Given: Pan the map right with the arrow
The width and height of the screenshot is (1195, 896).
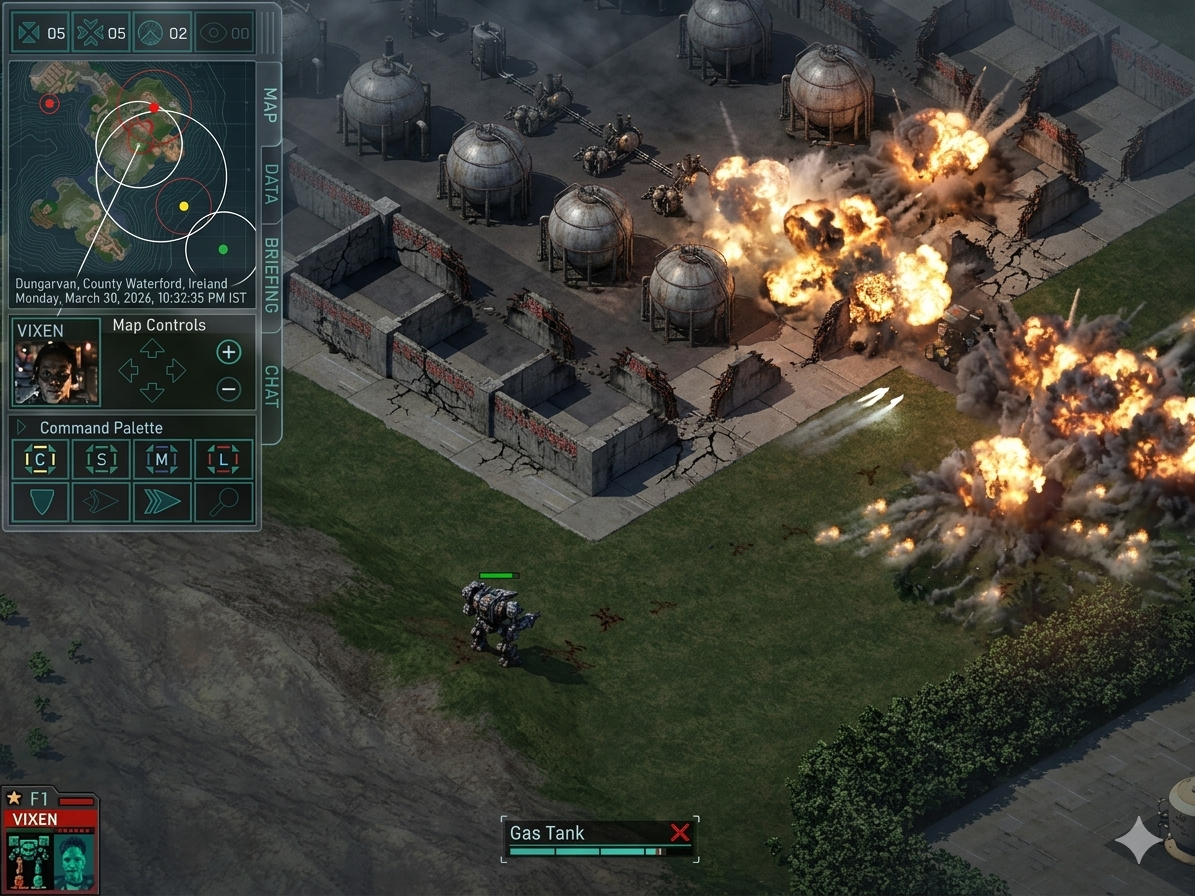Looking at the screenshot, I should pyautogui.click(x=176, y=371).
